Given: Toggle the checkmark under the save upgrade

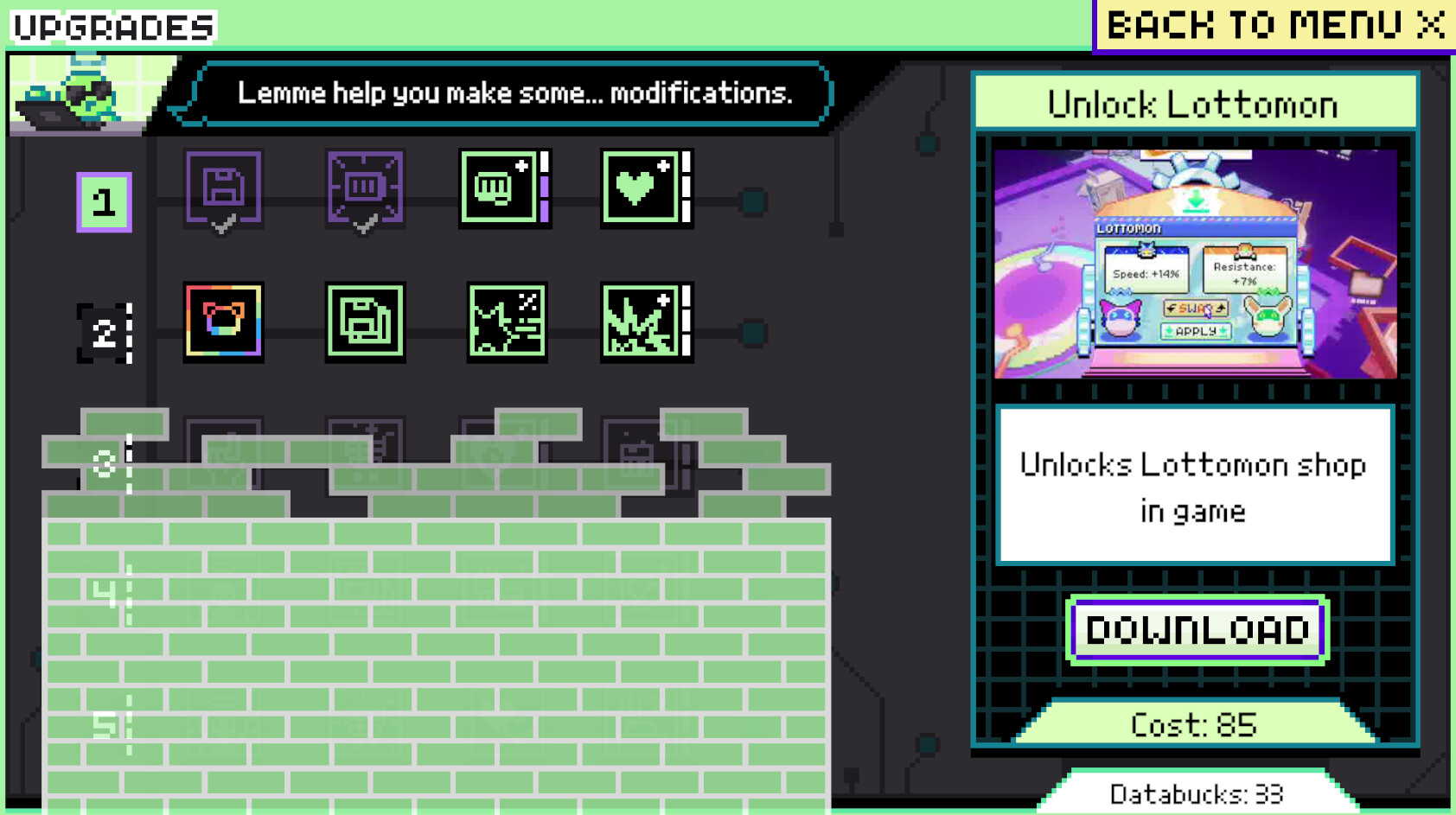Looking at the screenshot, I should point(223,227).
